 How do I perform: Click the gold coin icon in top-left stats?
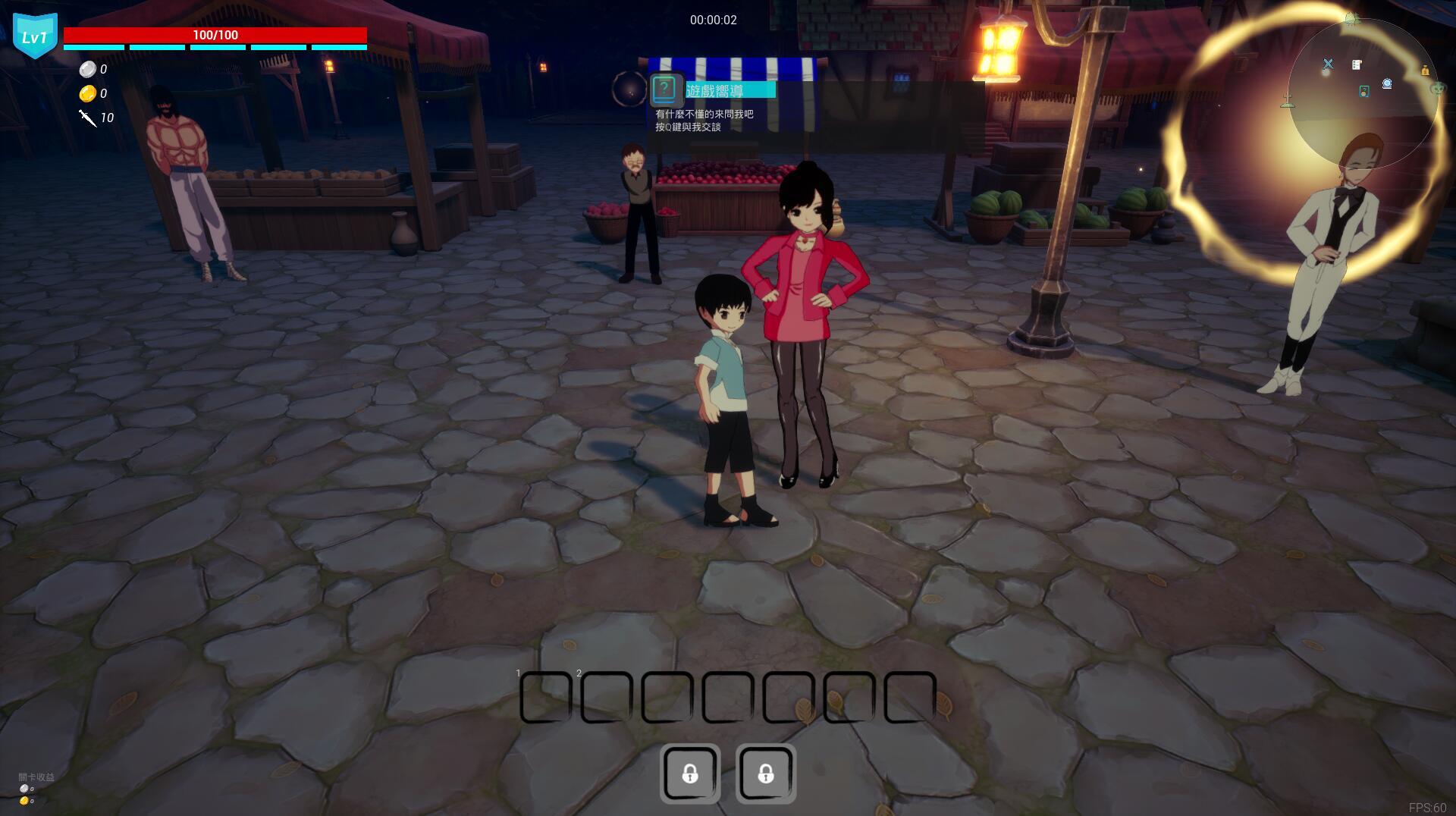click(x=89, y=94)
